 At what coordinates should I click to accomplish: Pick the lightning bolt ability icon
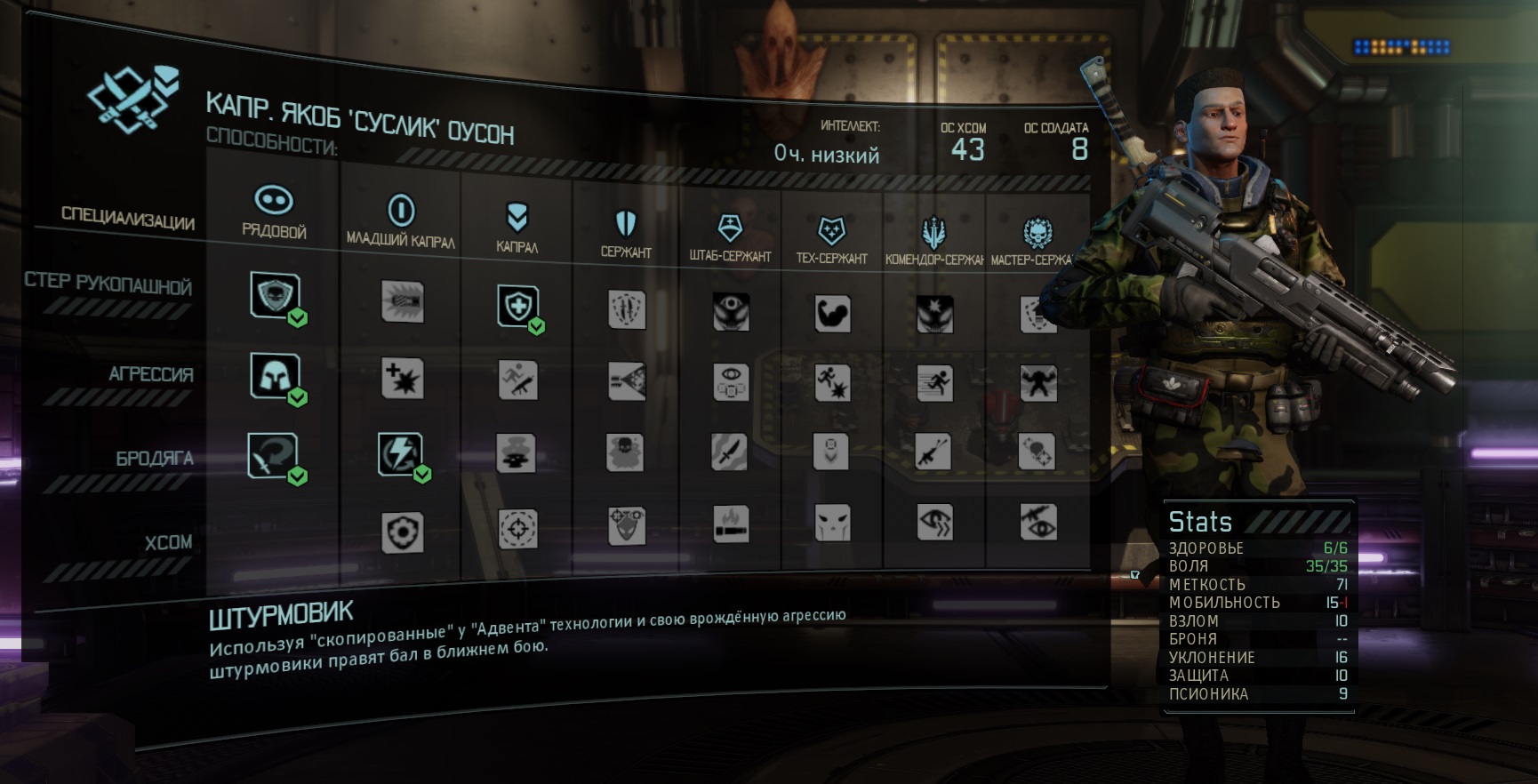click(x=400, y=454)
